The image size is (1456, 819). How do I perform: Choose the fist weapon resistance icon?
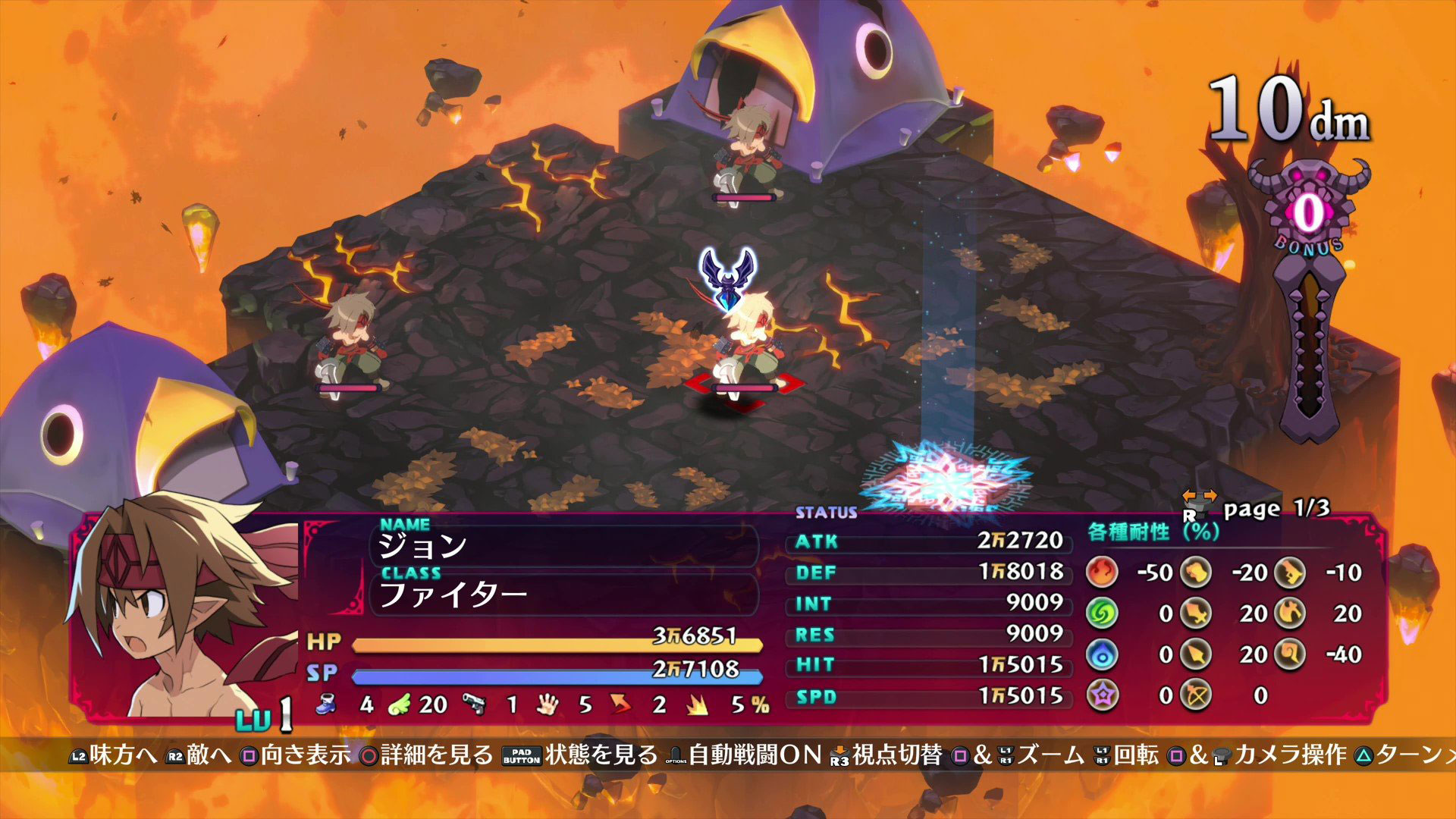point(1197,573)
